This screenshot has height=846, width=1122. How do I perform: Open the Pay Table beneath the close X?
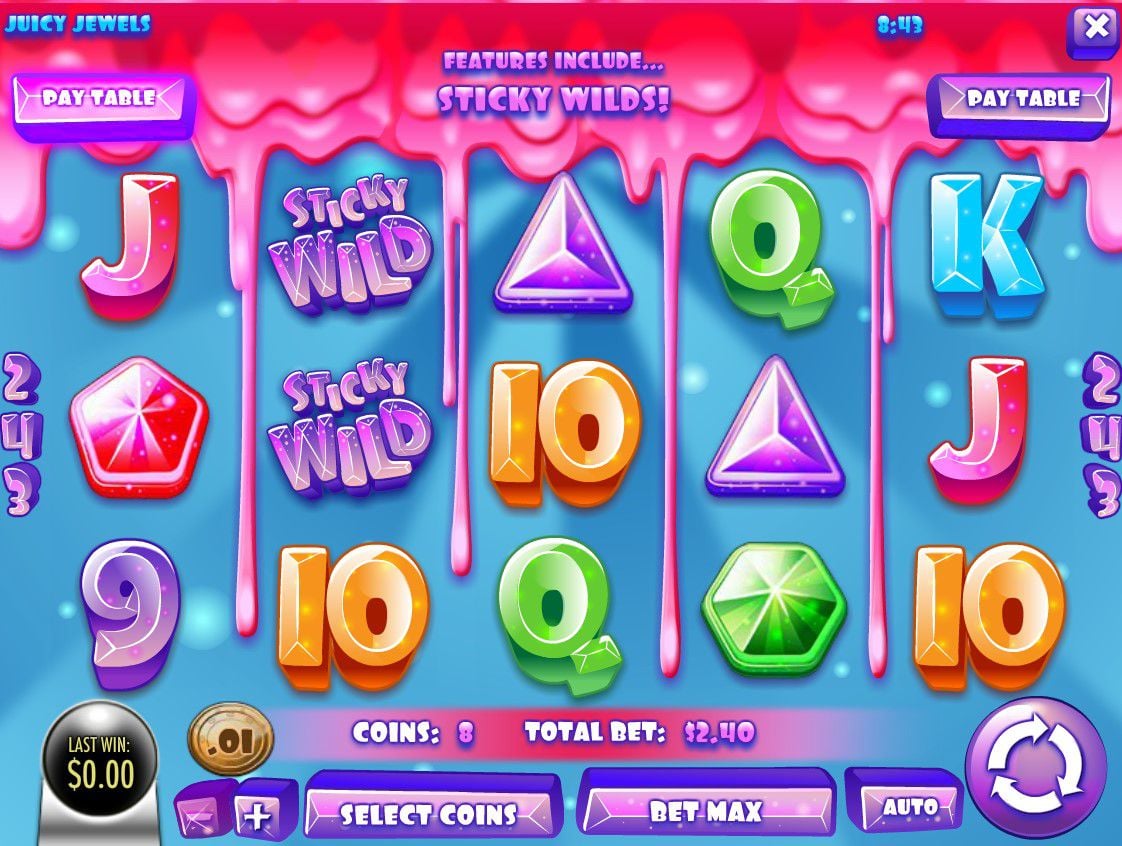1022,99
